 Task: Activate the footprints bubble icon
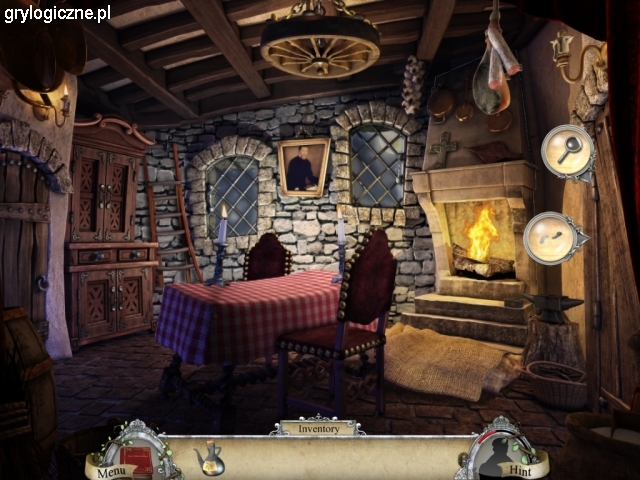[x=553, y=238]
